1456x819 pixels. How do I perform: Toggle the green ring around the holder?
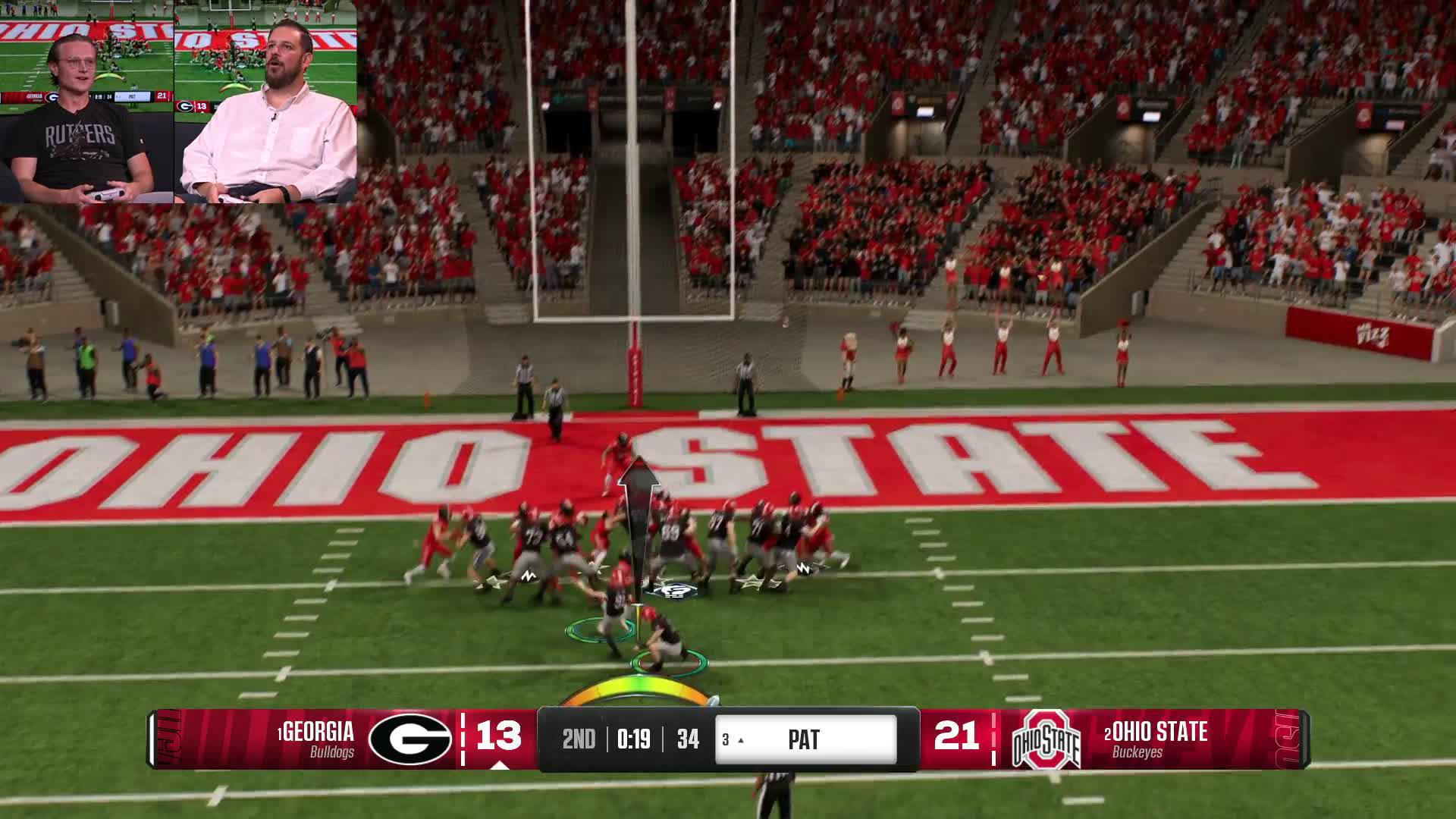(670, 661)
